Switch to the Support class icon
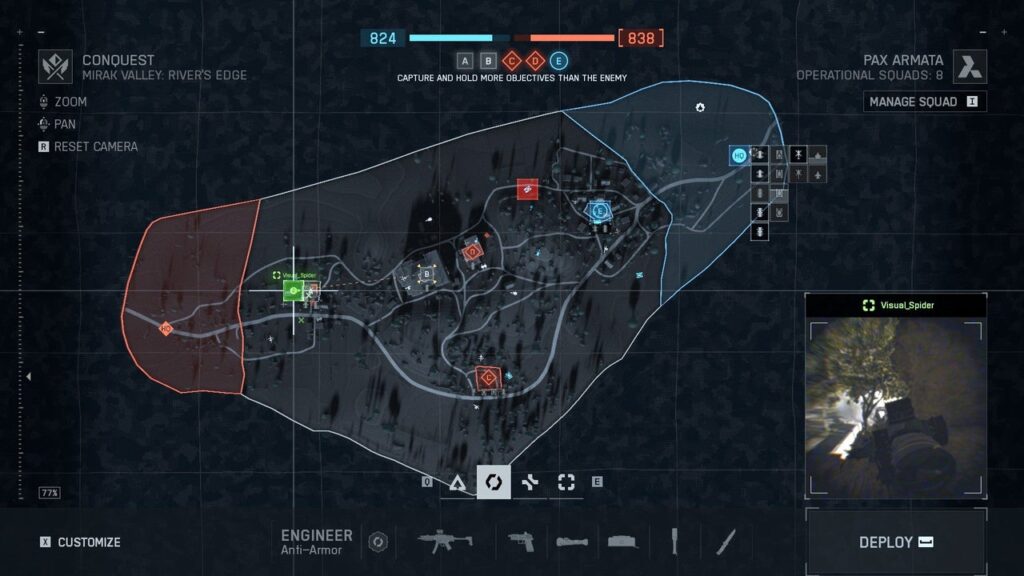Image resolution: width=1024 pixels, height=576 pixels. click(530, 482)
